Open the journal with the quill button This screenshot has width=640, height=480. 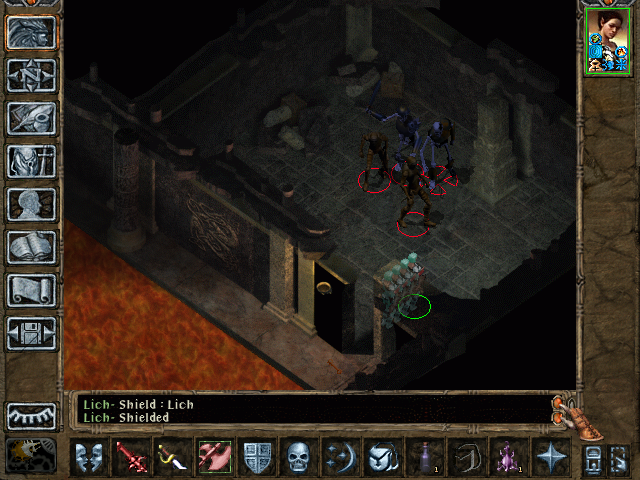tap(32, 118)
